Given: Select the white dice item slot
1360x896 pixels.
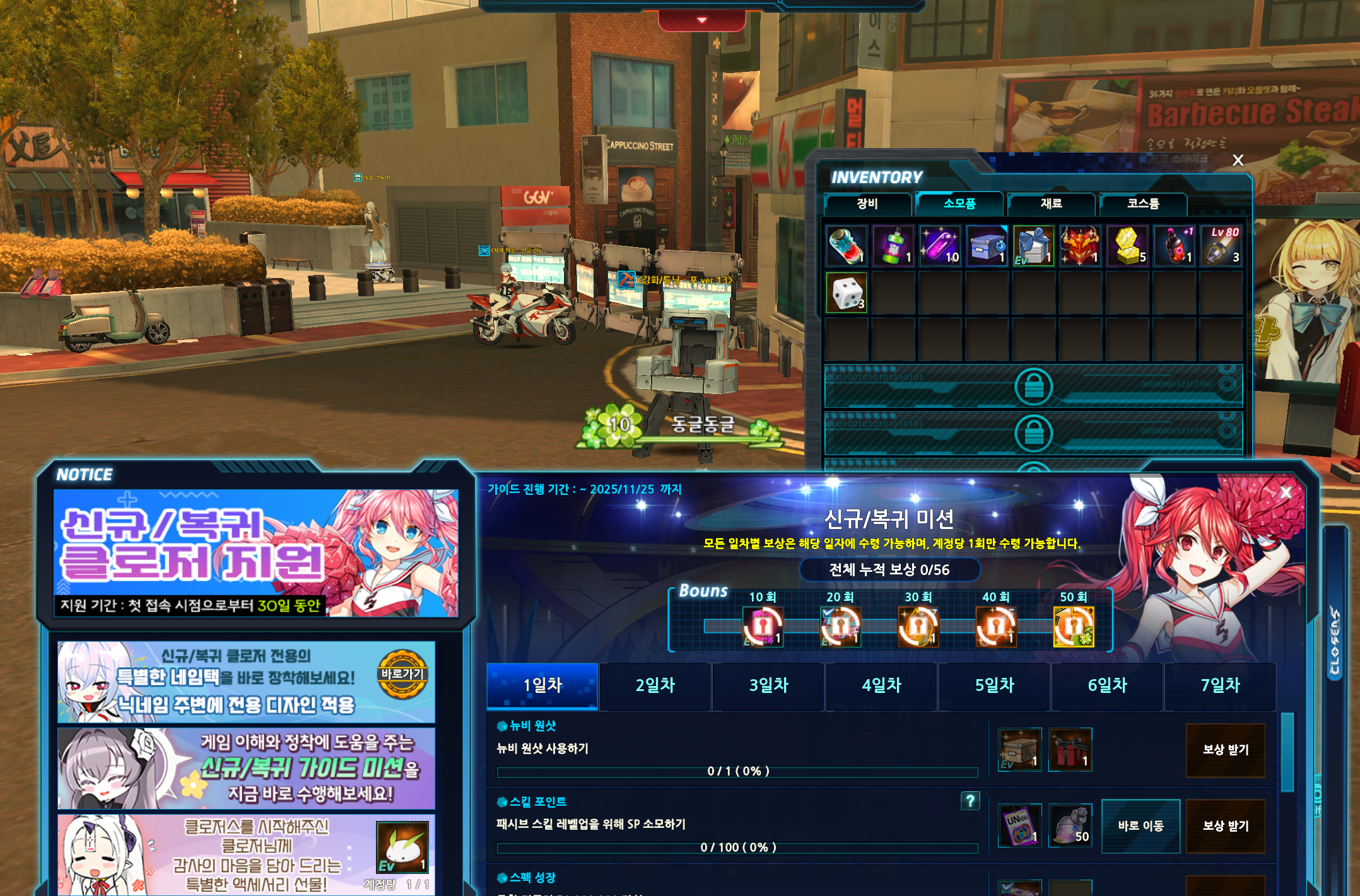Looking at the screenshot, I should click(x=847, y=293).
